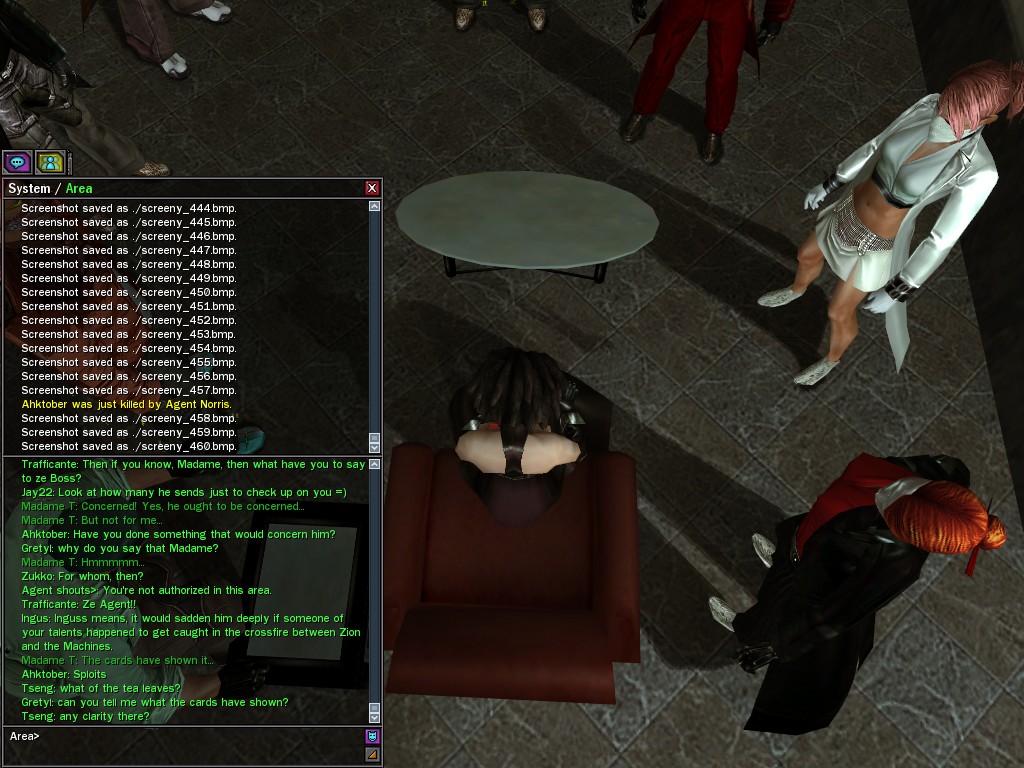Open the emote mask icon beside chat input

[372, 737]
